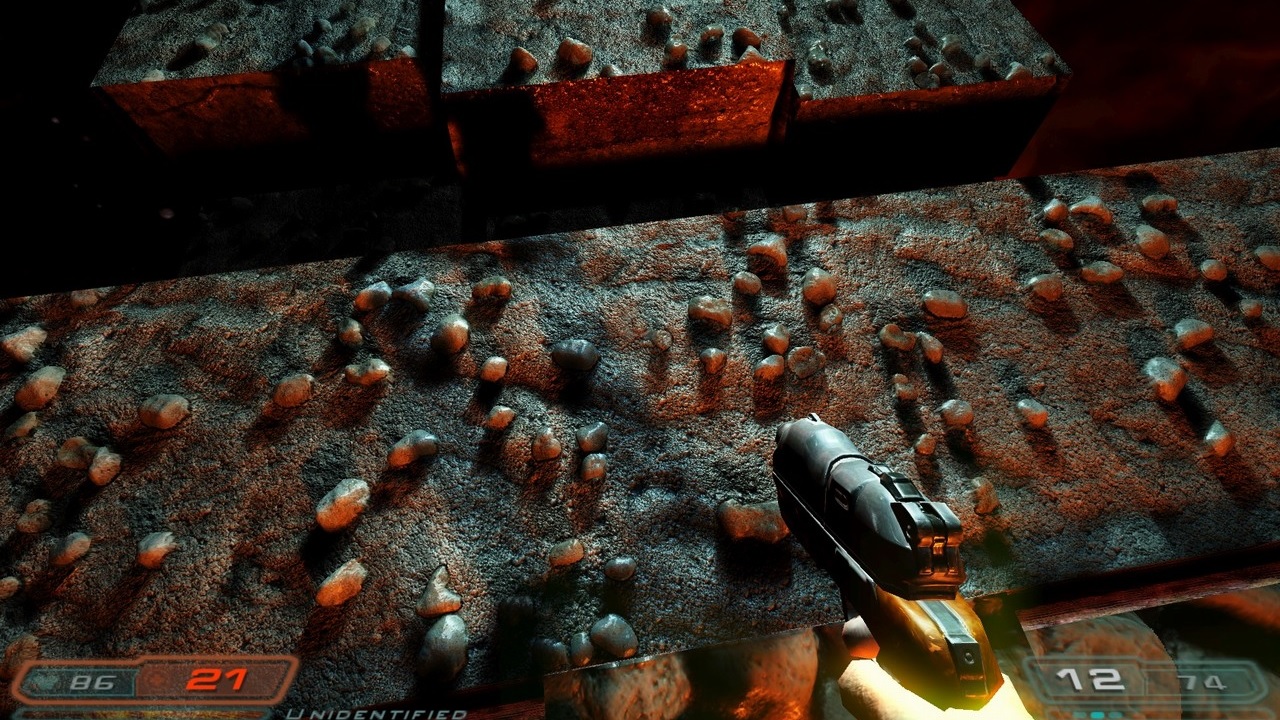Click the middle cyan ammo indicator dot
The image size is (1280, 720).
point(1098,714)
